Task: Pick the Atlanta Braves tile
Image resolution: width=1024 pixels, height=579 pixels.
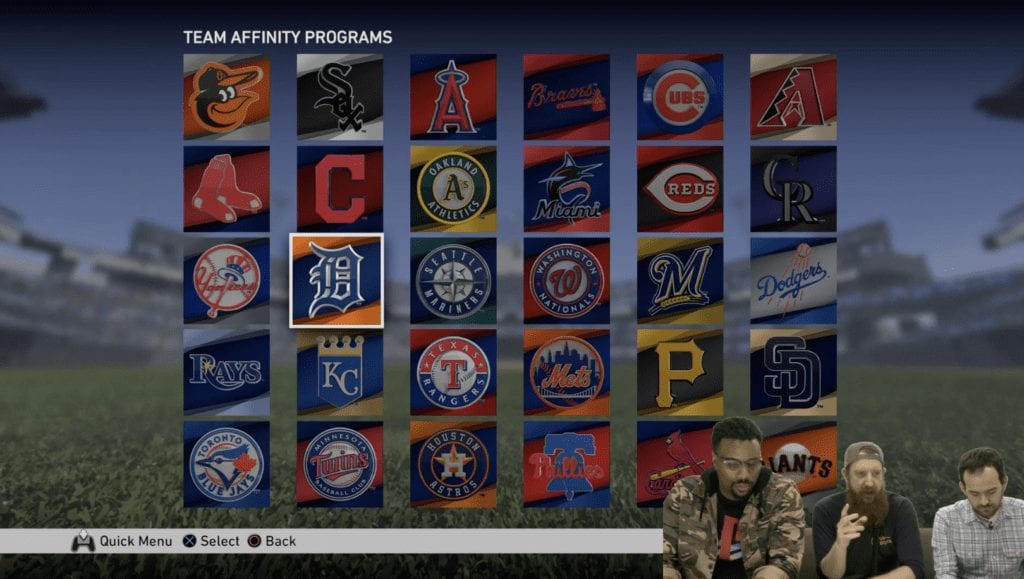Action: point(566,97)
